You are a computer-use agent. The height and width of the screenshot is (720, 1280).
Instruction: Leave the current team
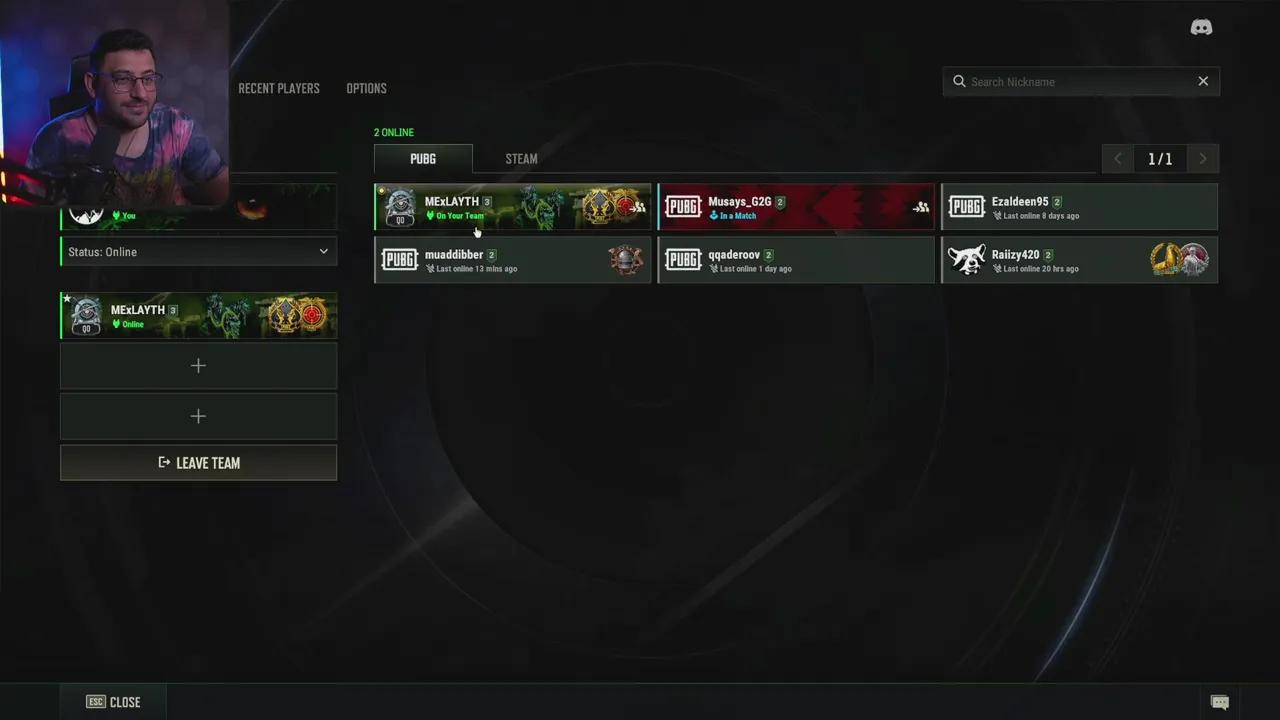coord(198,463)
